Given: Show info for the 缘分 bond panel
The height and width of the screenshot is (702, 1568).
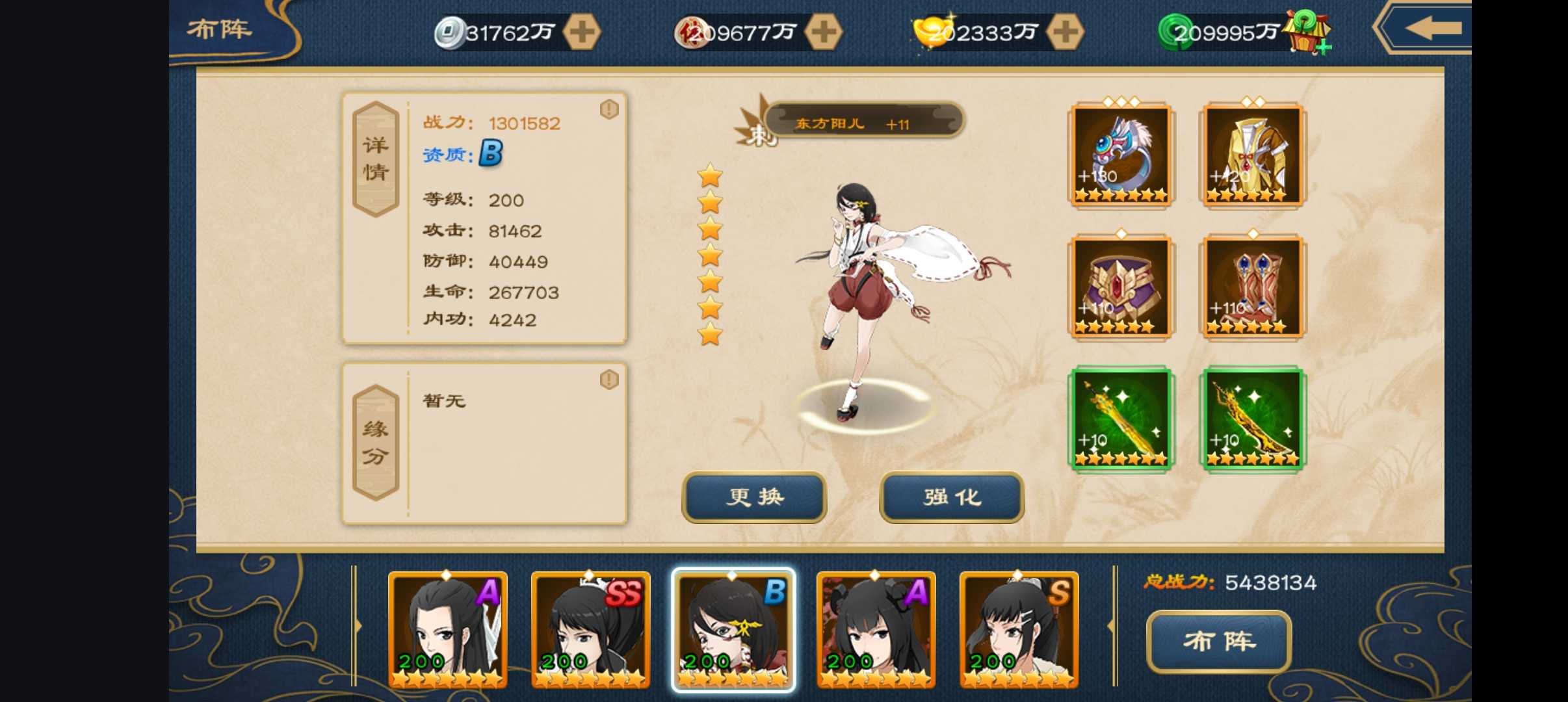Looking at the screenshot, I should [x=609, y=380].
